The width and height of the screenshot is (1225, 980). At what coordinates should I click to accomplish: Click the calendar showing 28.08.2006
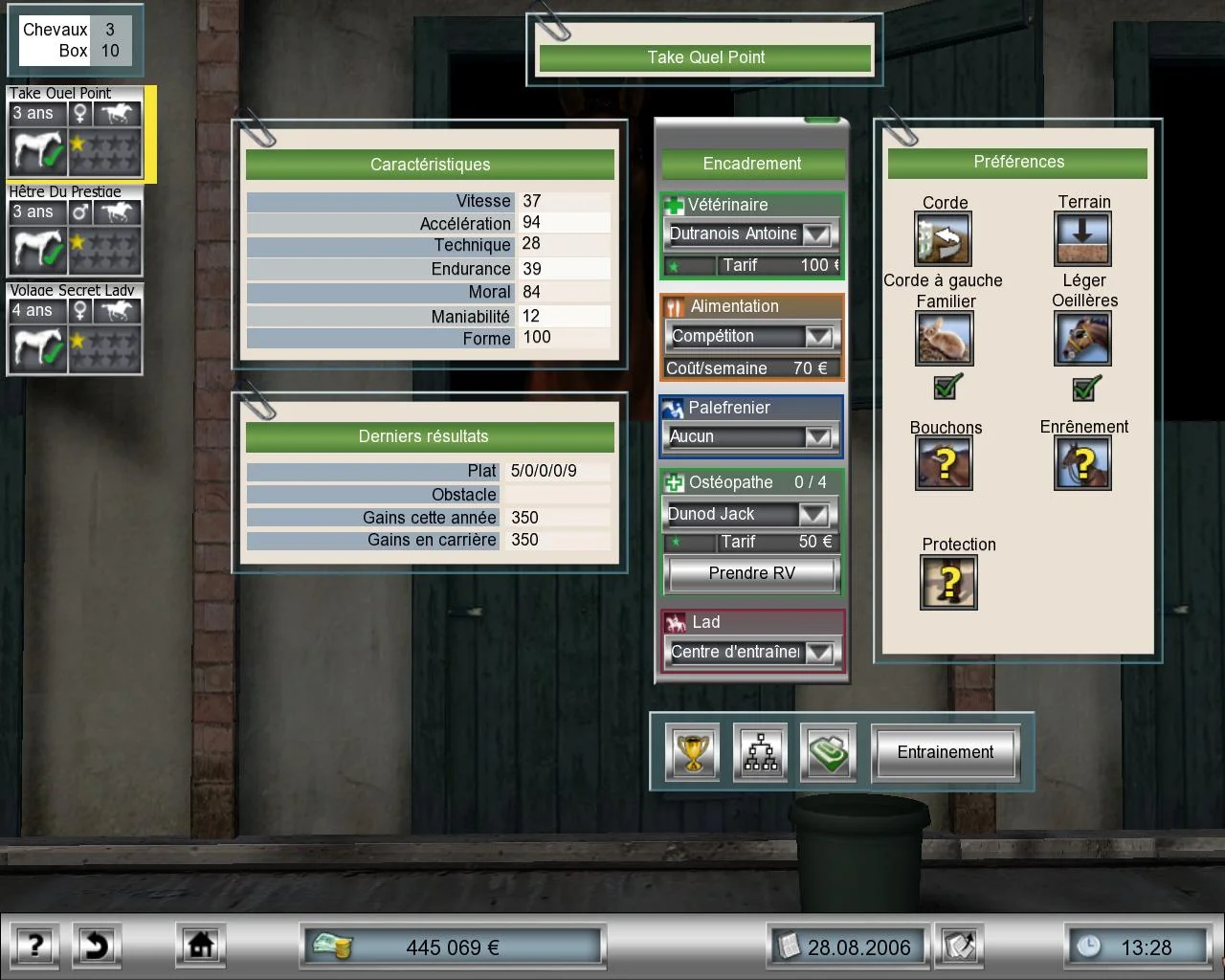(x=846, y=947)
